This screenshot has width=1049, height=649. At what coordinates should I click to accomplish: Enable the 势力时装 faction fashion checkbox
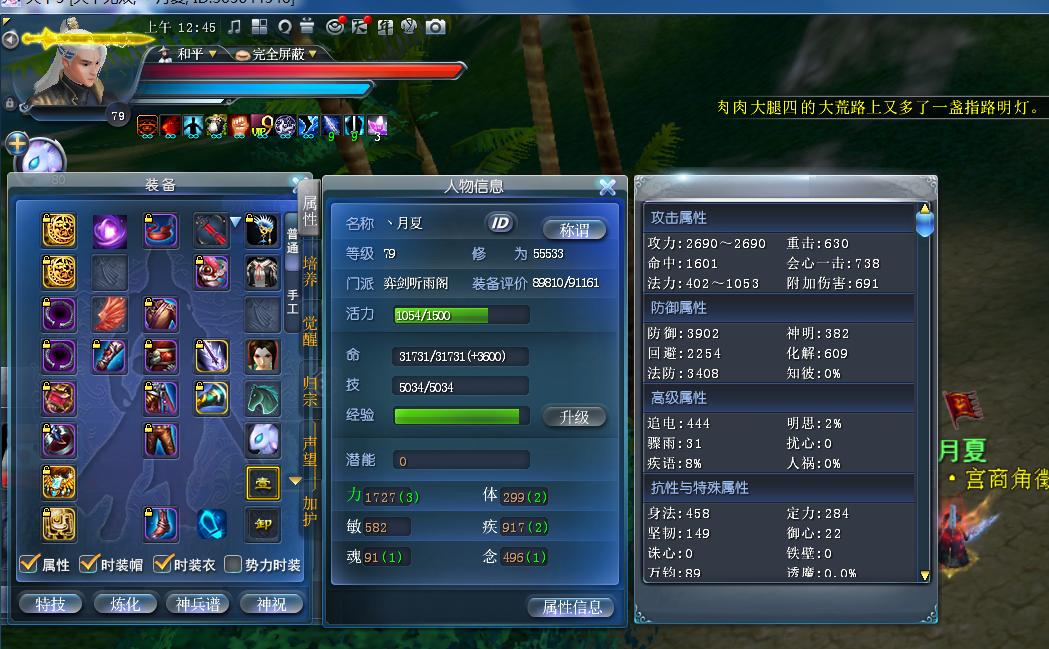tap(233, 565)
